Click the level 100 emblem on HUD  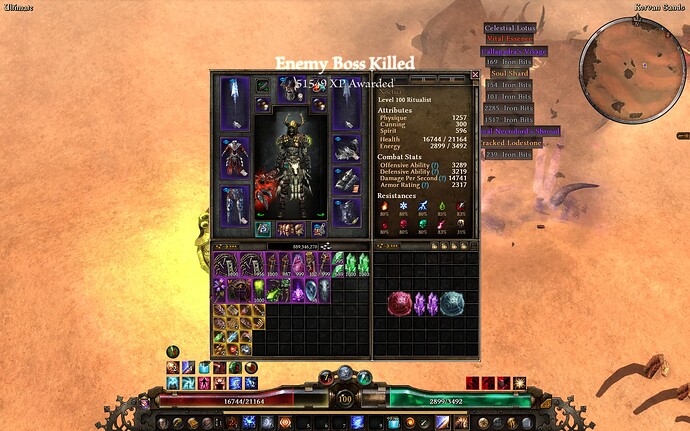pyautogui.click(x=343, y=399)
